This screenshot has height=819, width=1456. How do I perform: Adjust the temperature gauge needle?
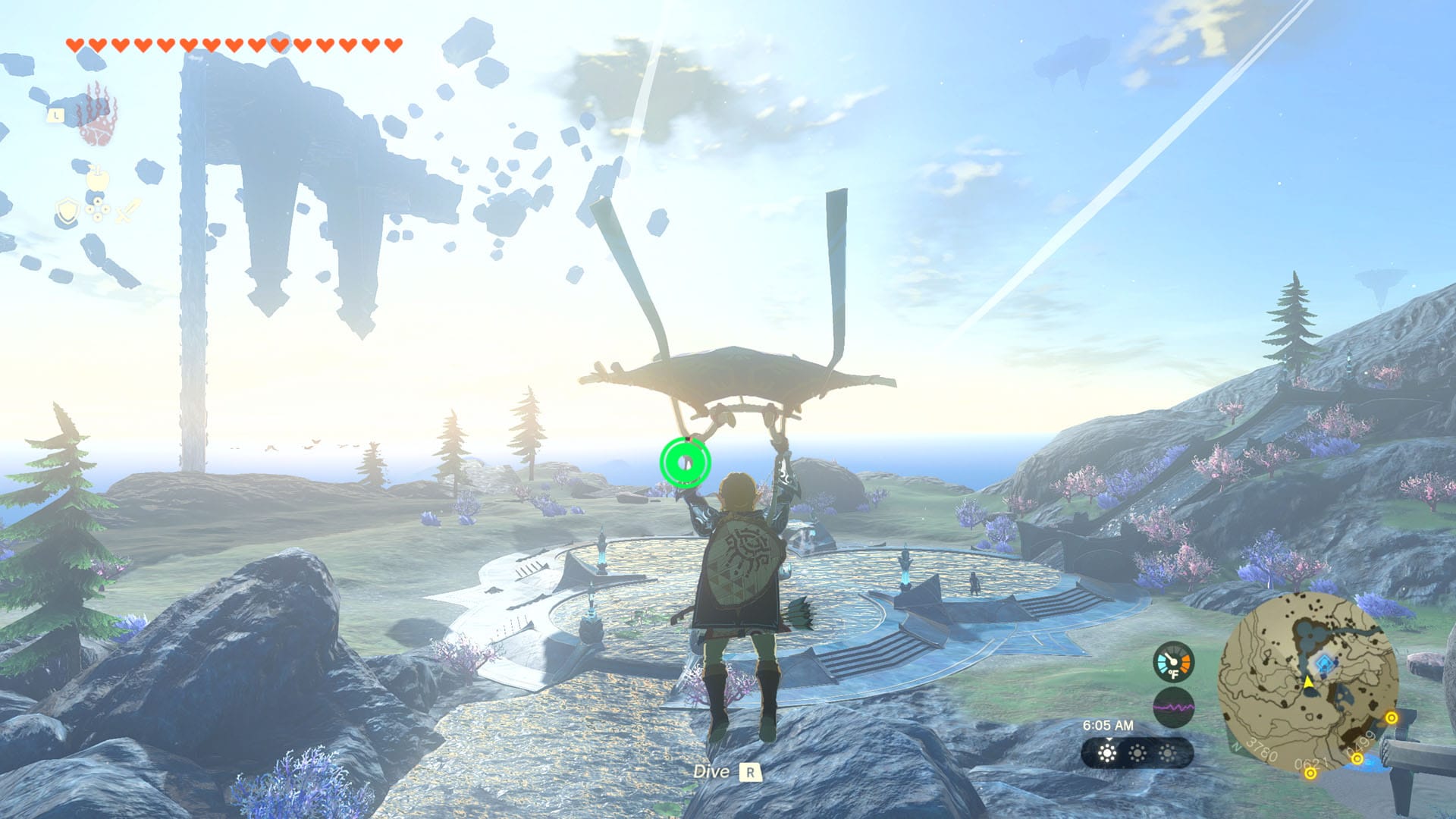[1171, 658]
